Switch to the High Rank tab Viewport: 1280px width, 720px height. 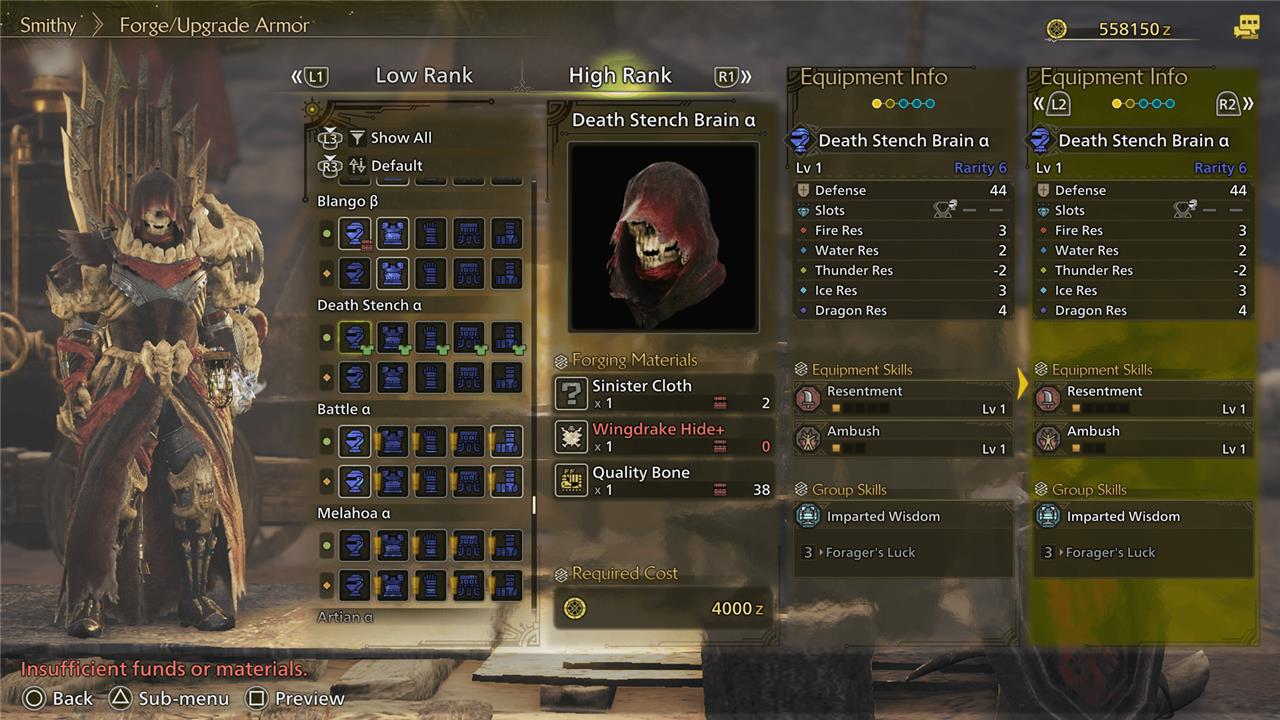point(620,75)
